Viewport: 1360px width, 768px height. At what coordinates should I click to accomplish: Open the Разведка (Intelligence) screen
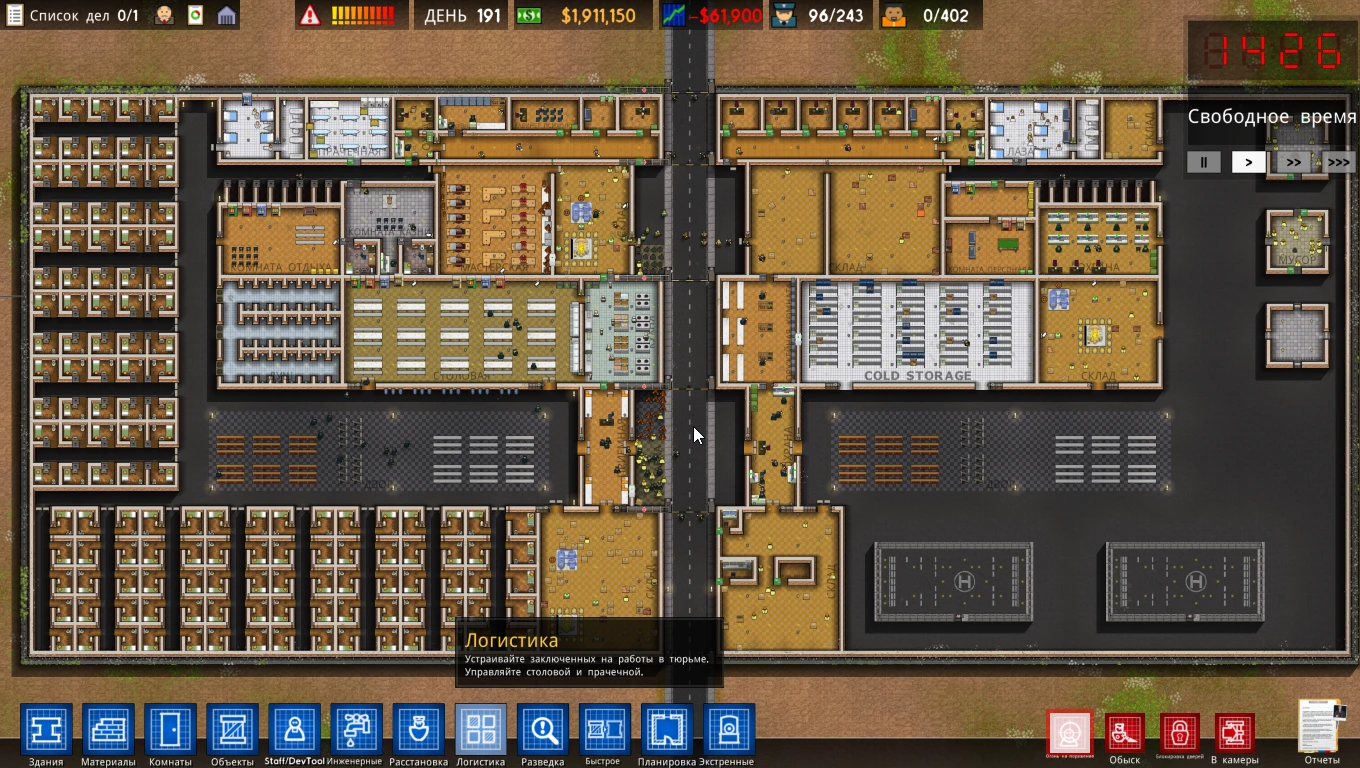542,730
